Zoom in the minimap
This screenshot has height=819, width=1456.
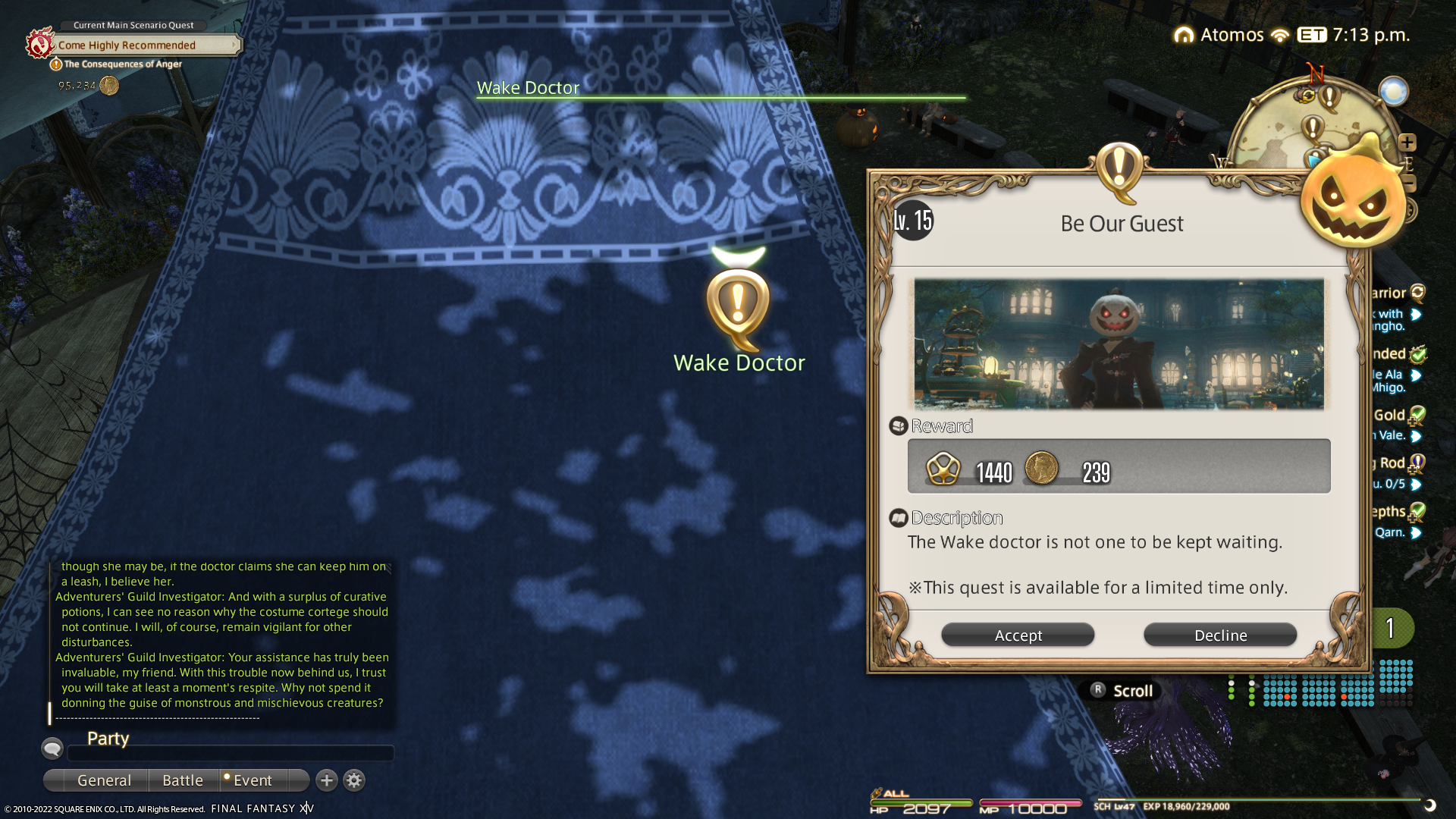pos(1407,143)
